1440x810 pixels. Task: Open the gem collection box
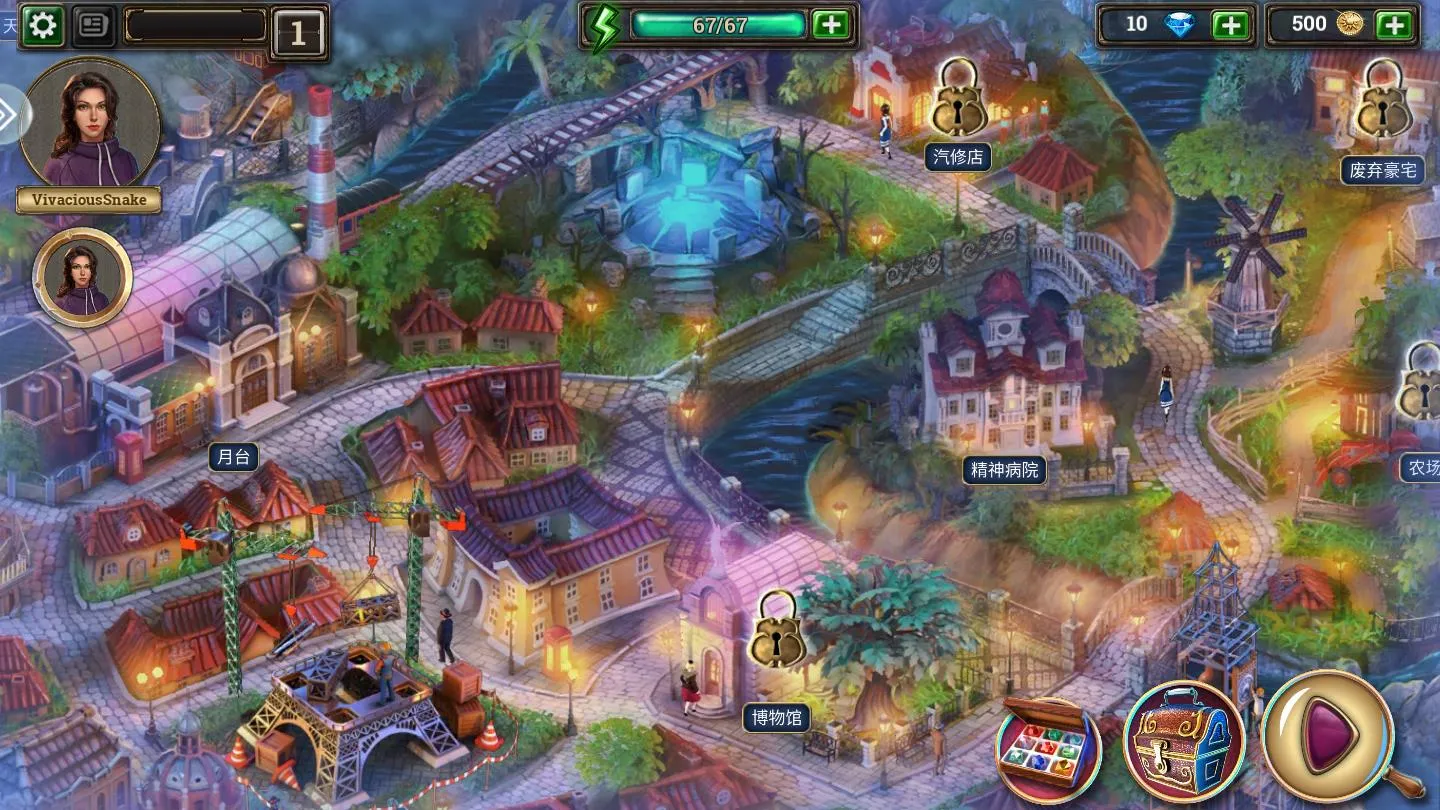(x=1048, y=747)
